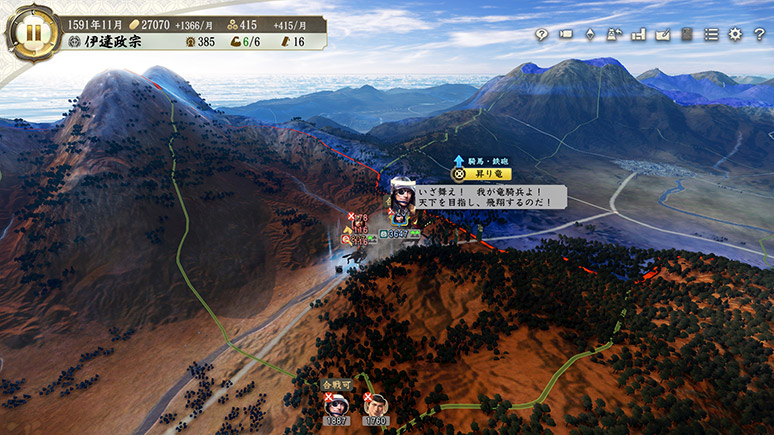The image size is (774, 435).
Task: Open the question mark help icon
Action: pos(759,35)
